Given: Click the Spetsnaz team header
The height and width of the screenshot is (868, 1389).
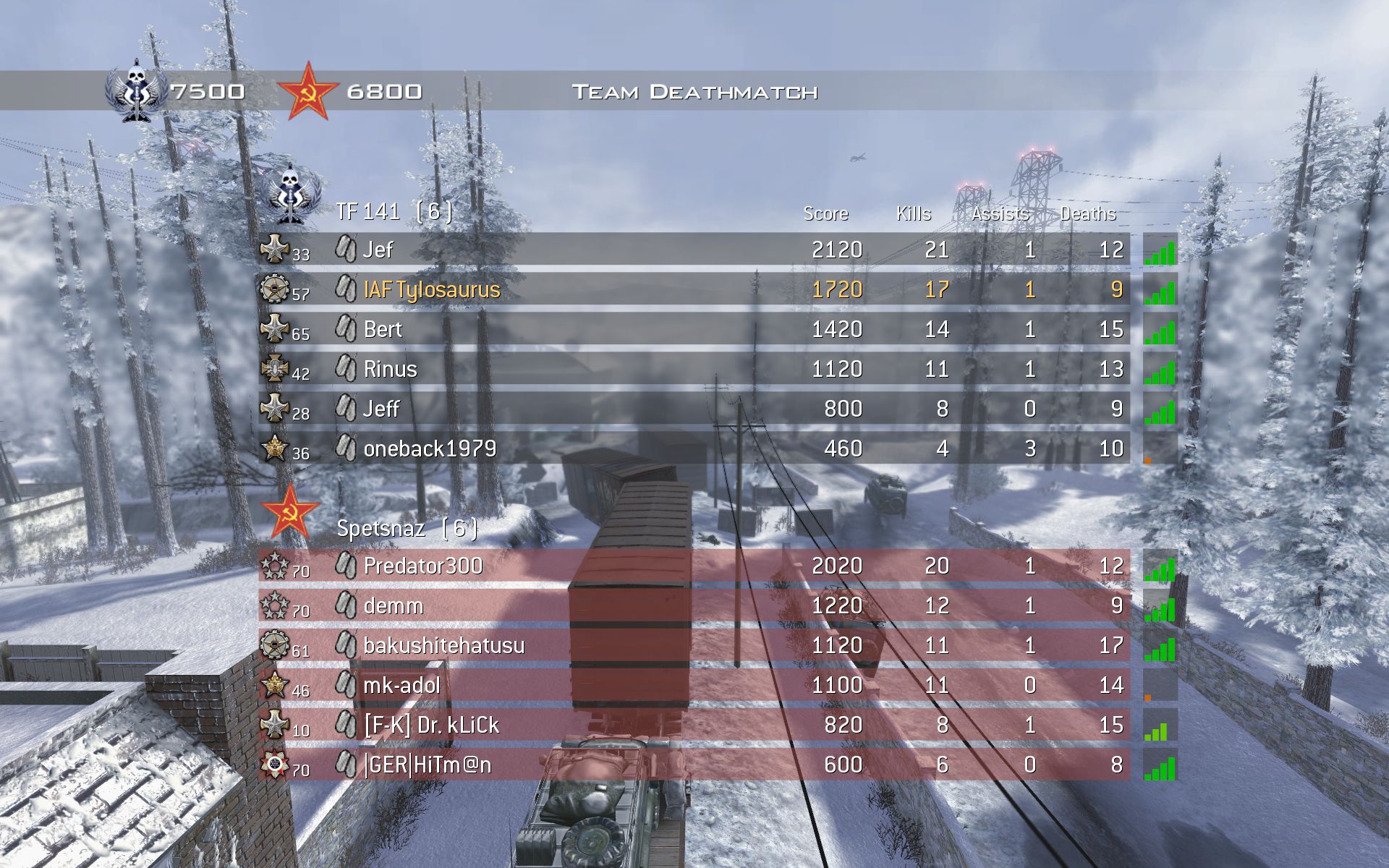Looking at the screenshot, I should pos(407,528).
